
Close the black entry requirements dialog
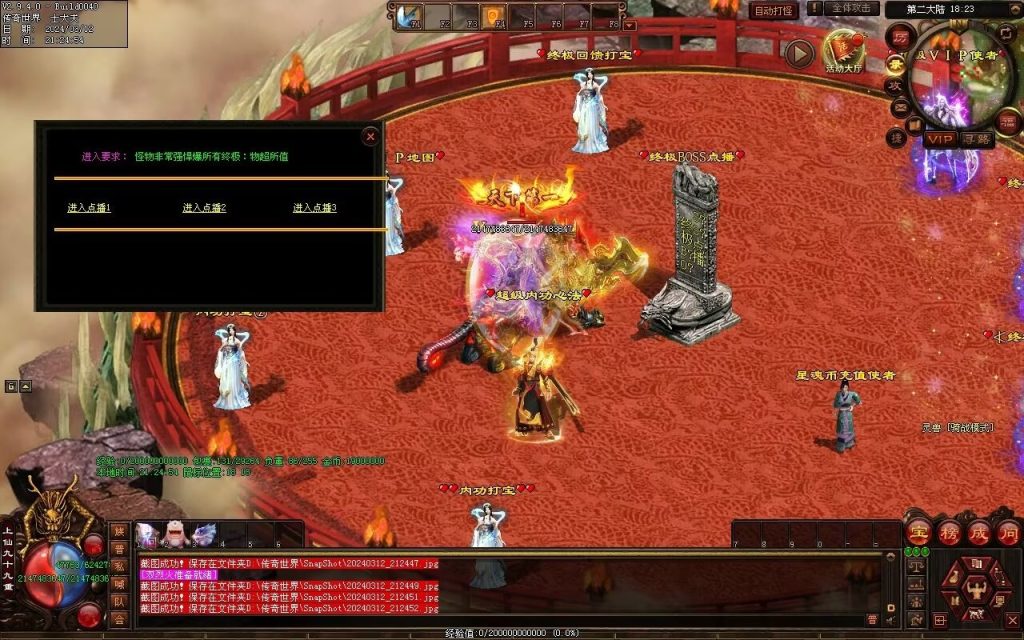point(371,136)
